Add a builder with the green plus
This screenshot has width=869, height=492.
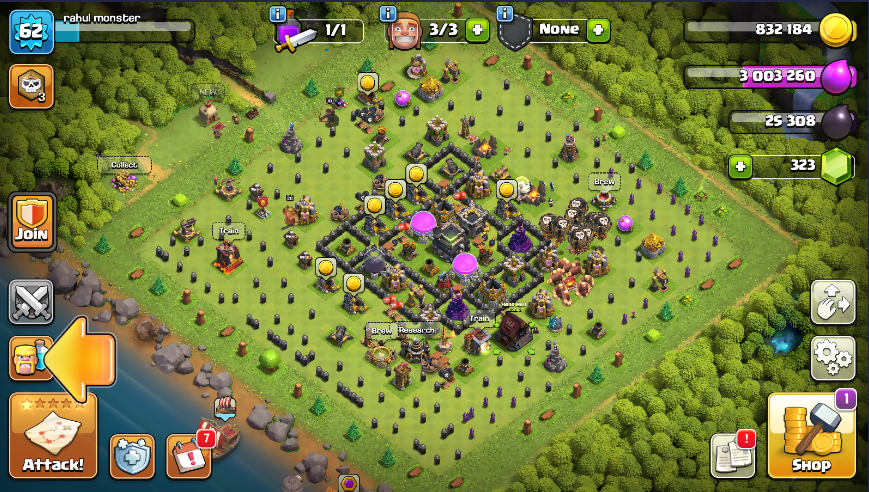[477, 30]
